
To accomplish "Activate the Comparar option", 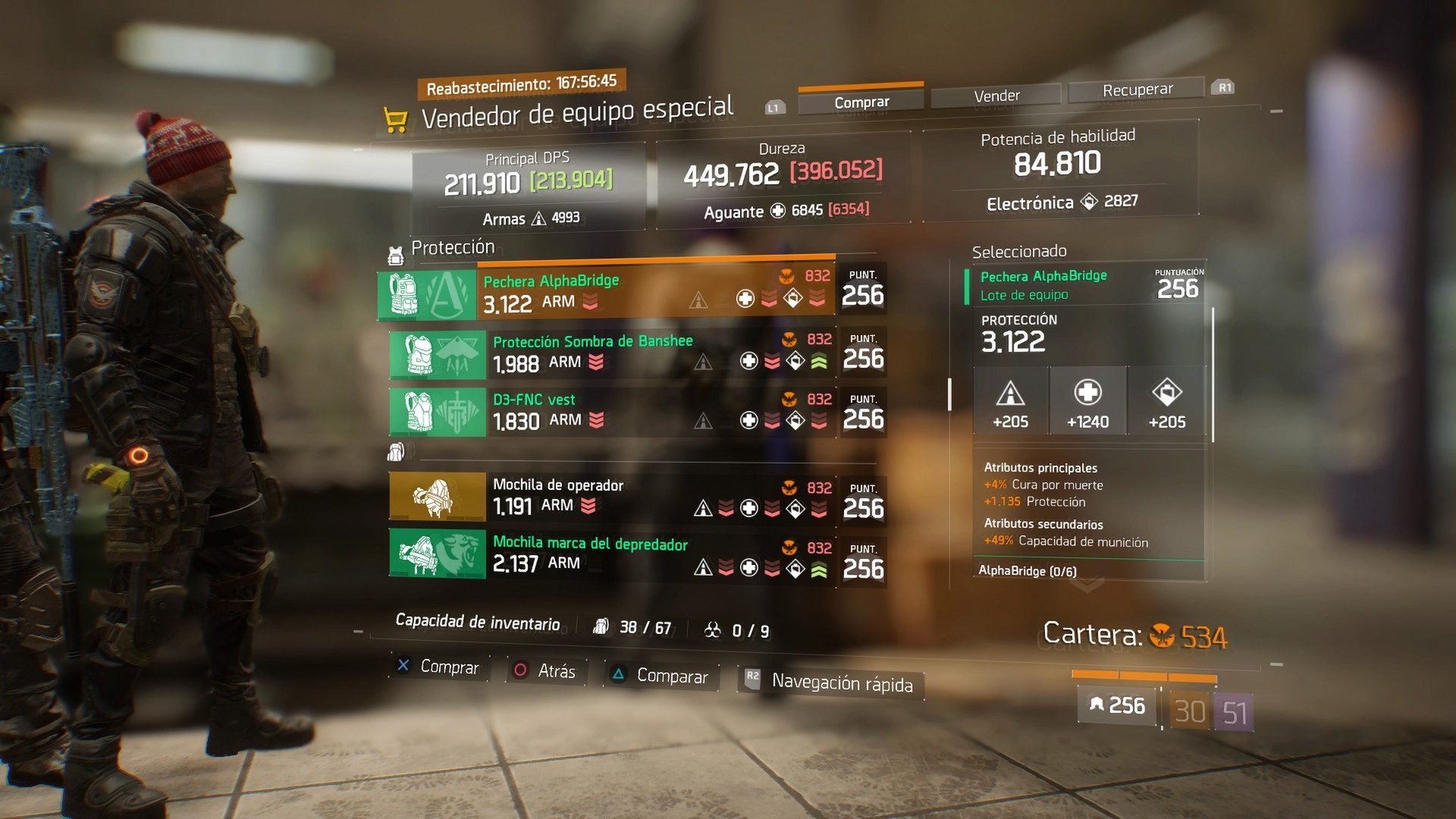I will point(660,676).
